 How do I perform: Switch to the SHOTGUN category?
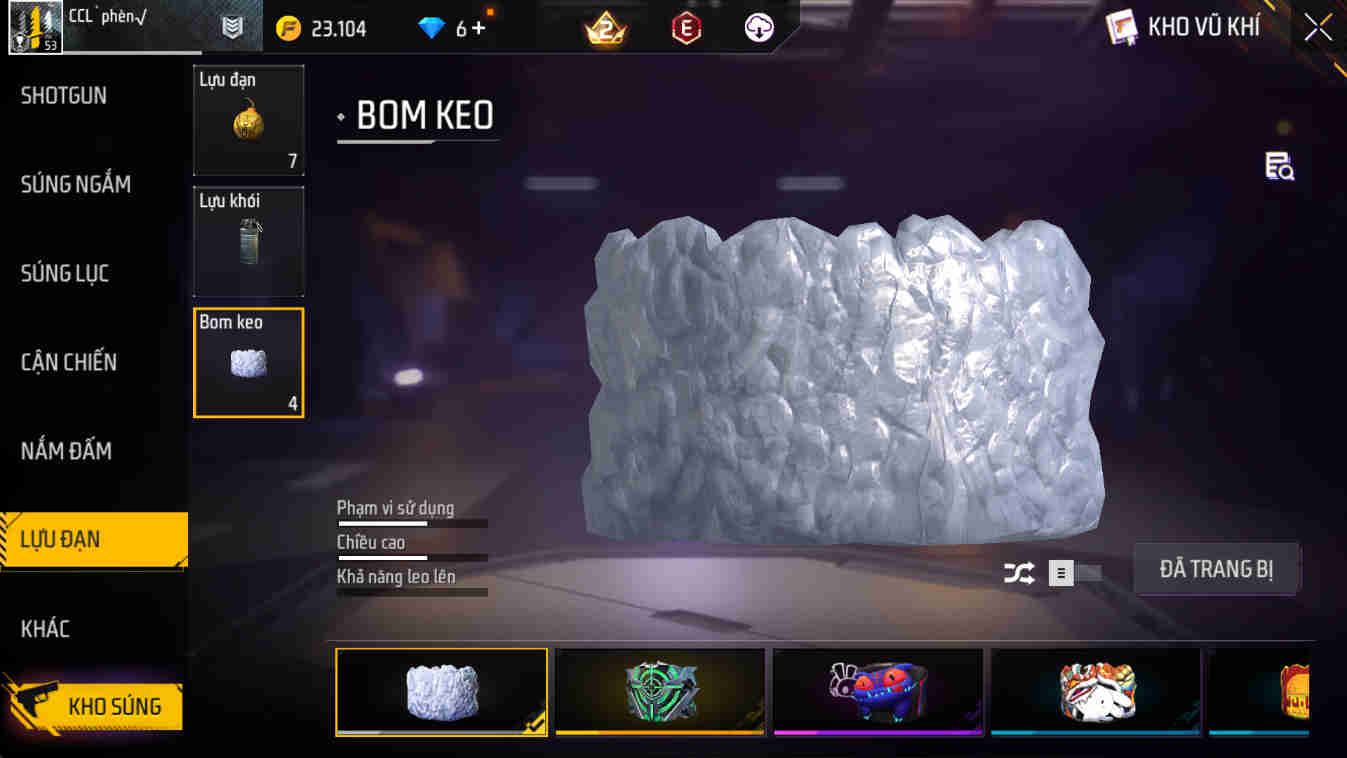[62, 94]
